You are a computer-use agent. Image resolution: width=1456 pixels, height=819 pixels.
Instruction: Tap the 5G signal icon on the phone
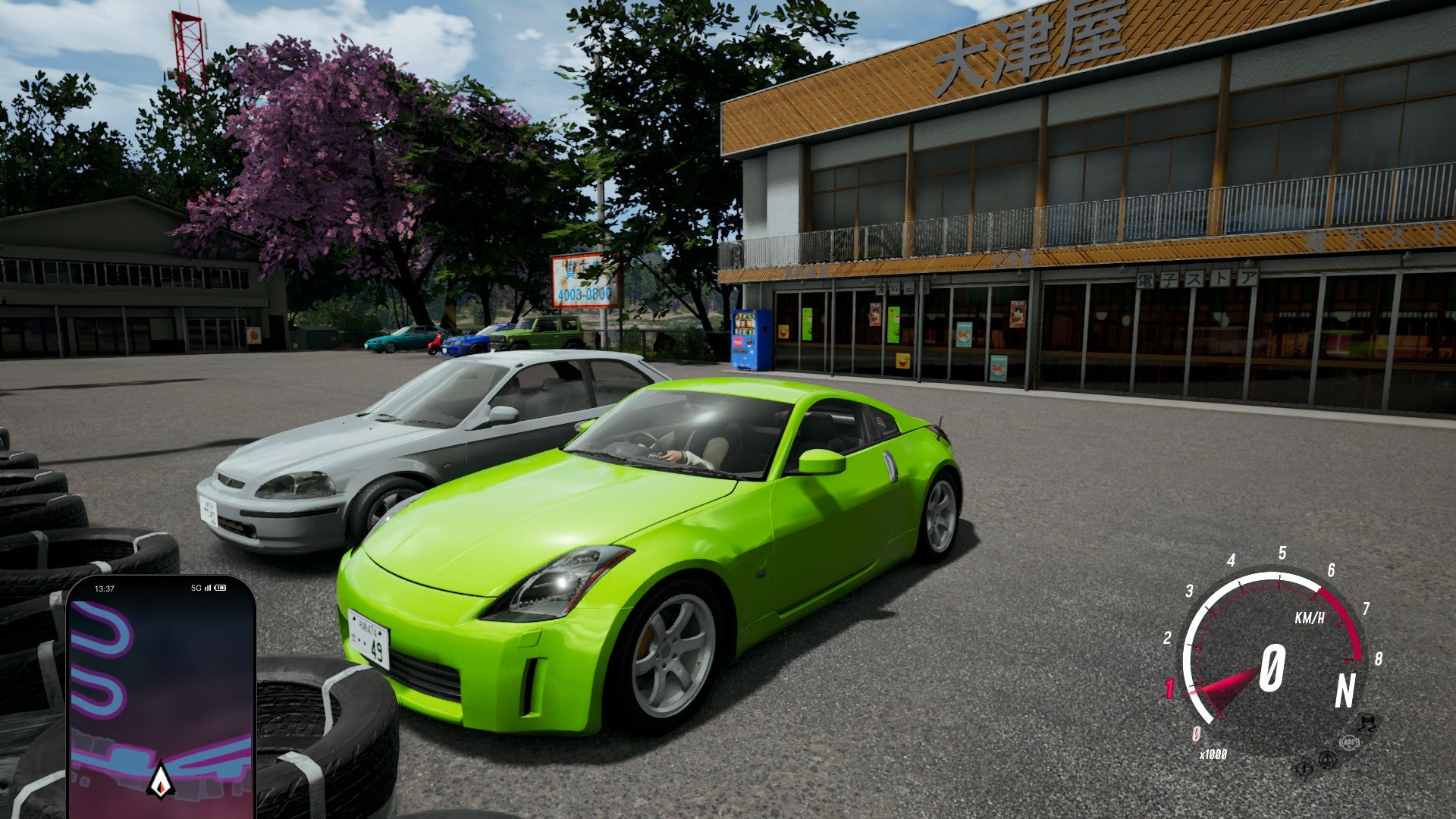pyautogui.click(x=197, y=588)
